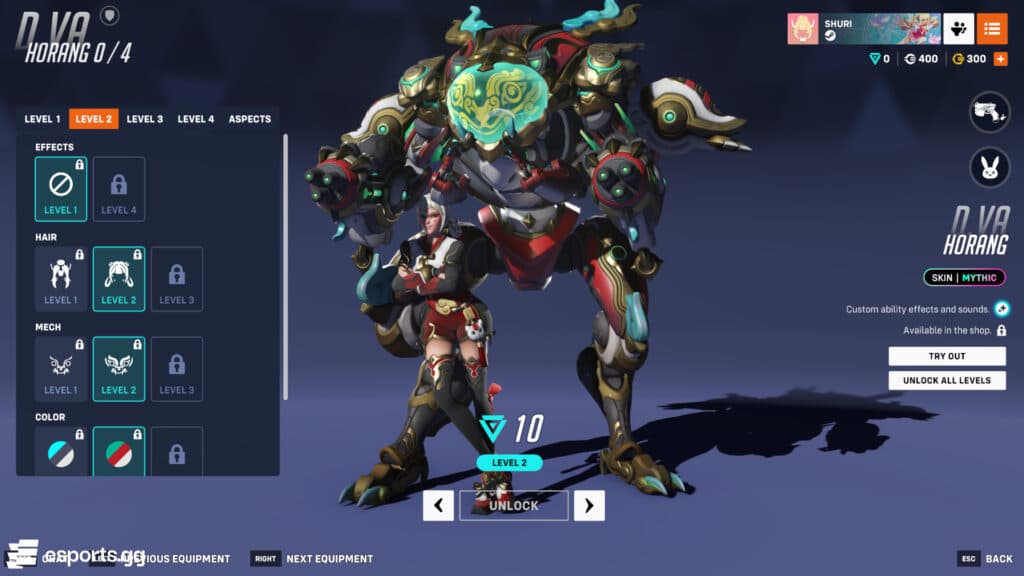This screenshot has height=576, width=1024.
Task: Select the Level 1 mech design
Action: coord(61,369)
